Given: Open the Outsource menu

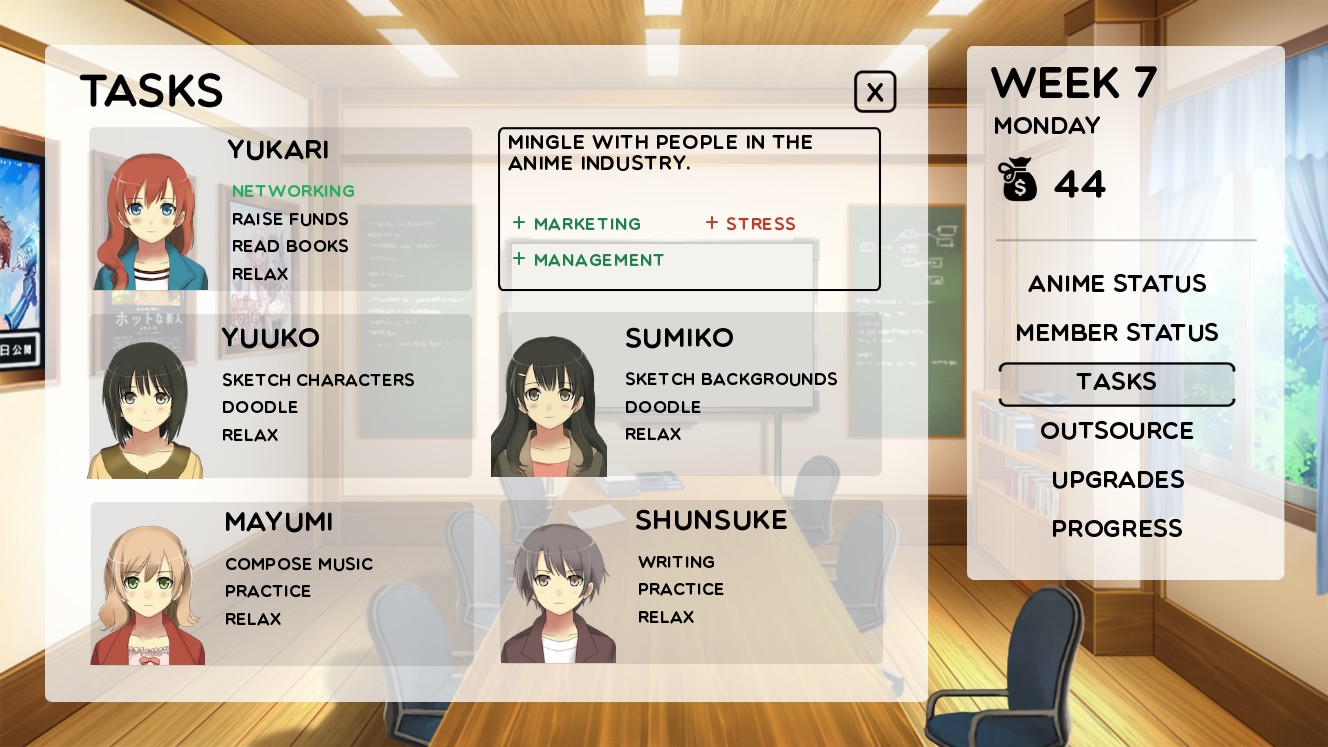Looking at the screenshot, I should point(1117,430).
